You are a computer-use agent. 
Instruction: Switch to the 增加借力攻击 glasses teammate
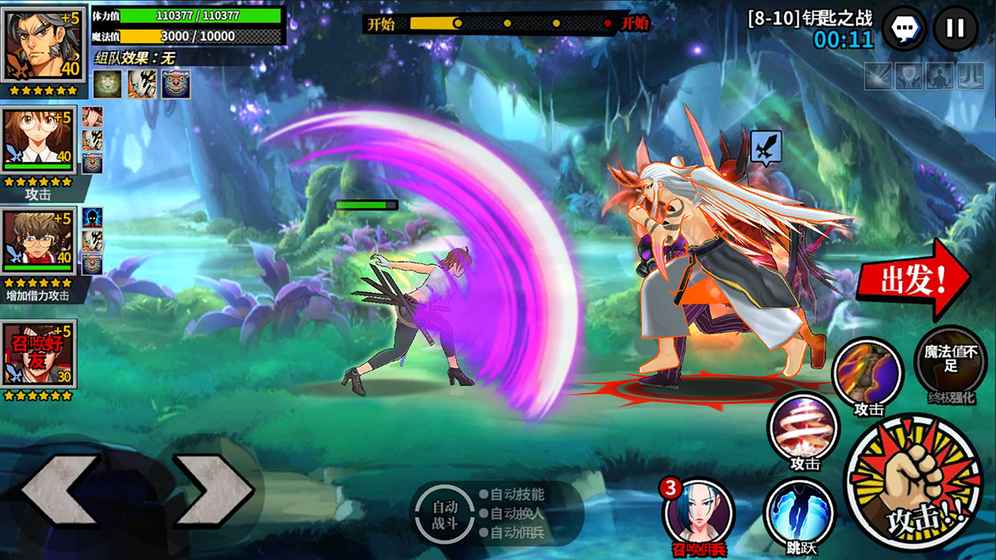tap(38, 243)
